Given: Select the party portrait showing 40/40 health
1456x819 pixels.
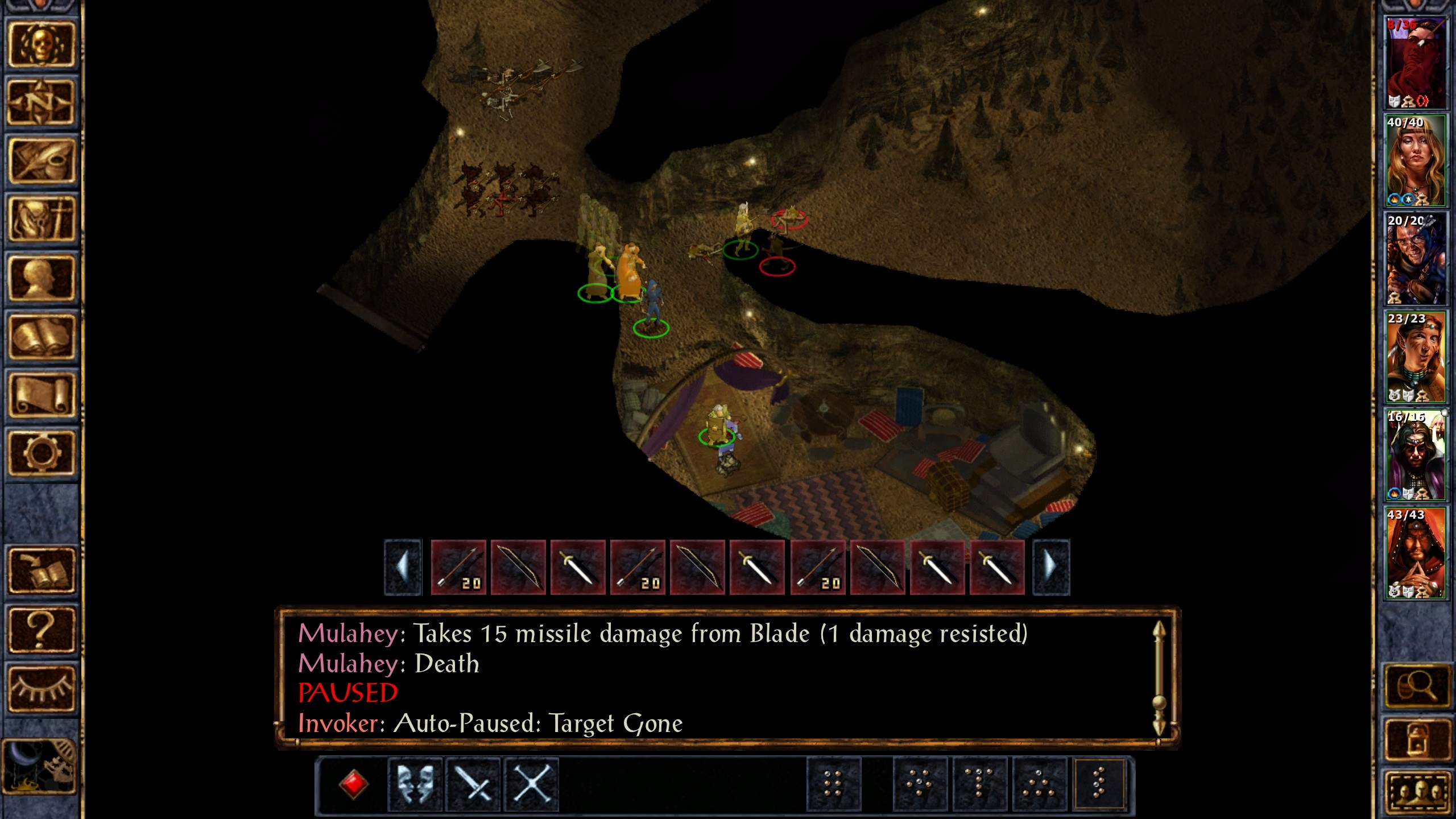Looking at the screenshot, I should (1416, 161).
